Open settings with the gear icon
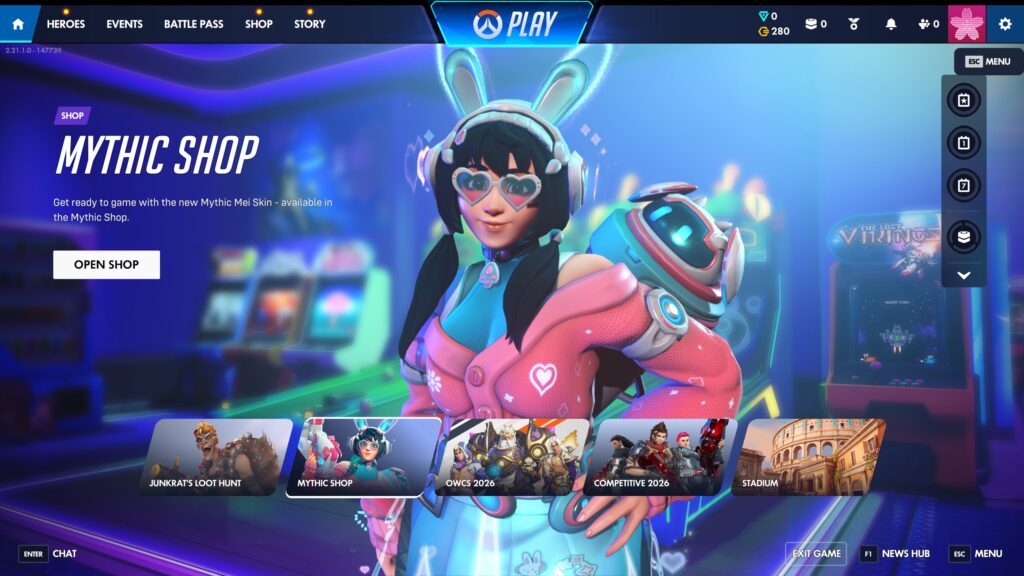The image size is (1024, 576). click(x=1005, y=24)
